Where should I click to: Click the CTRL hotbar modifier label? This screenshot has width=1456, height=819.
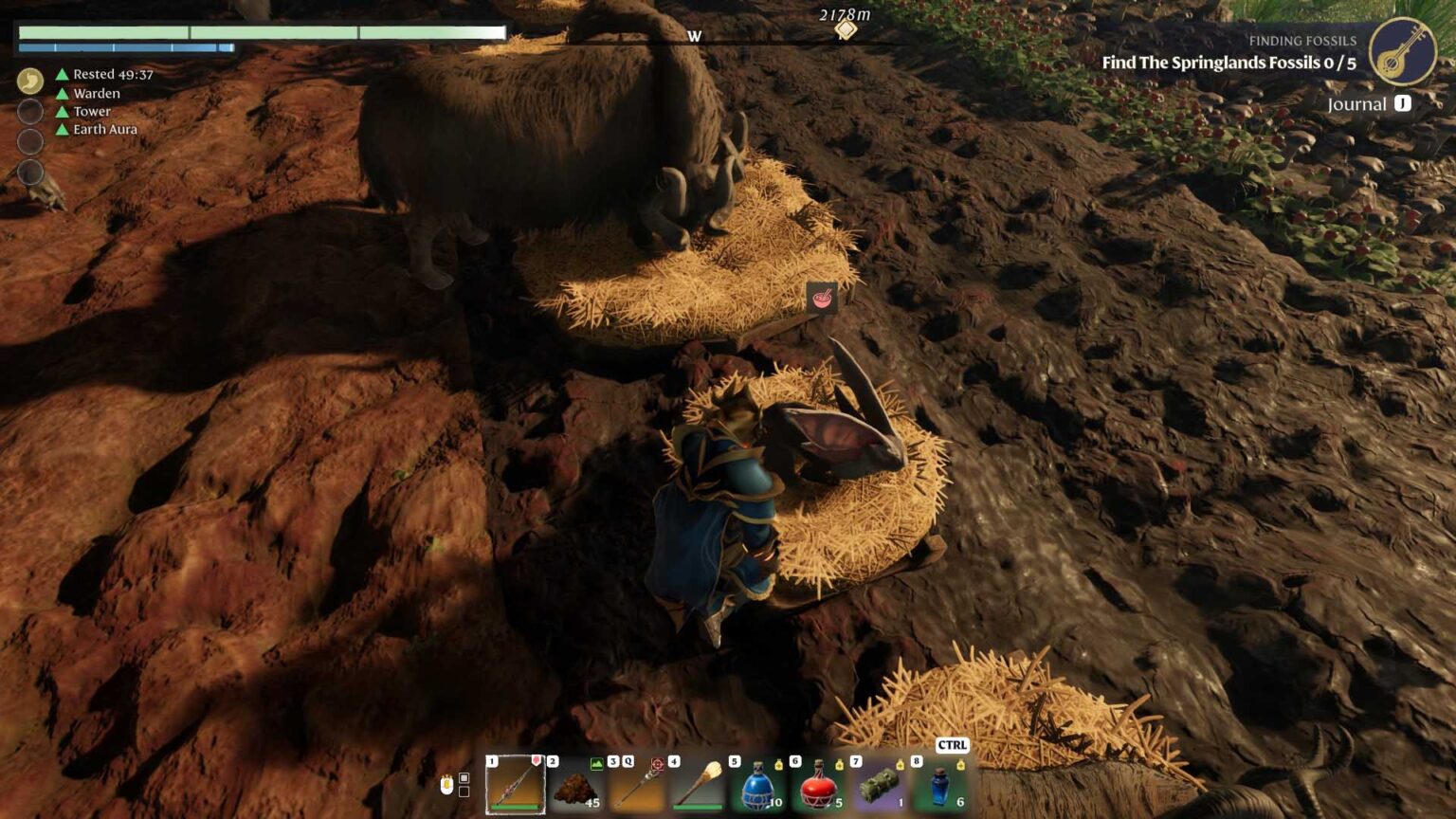tap(953, 746)
